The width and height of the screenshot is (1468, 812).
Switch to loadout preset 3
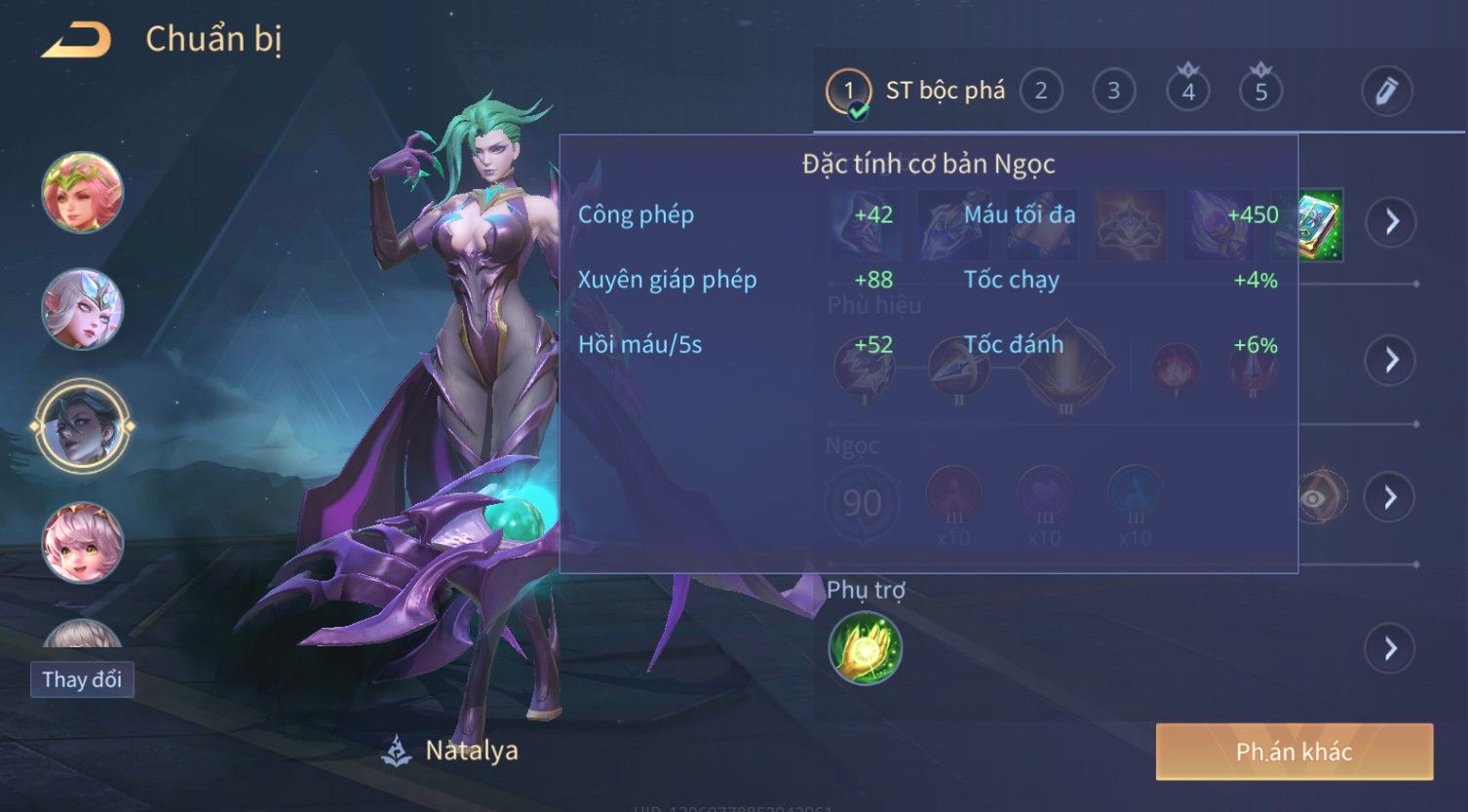[x=1113, y=92]
